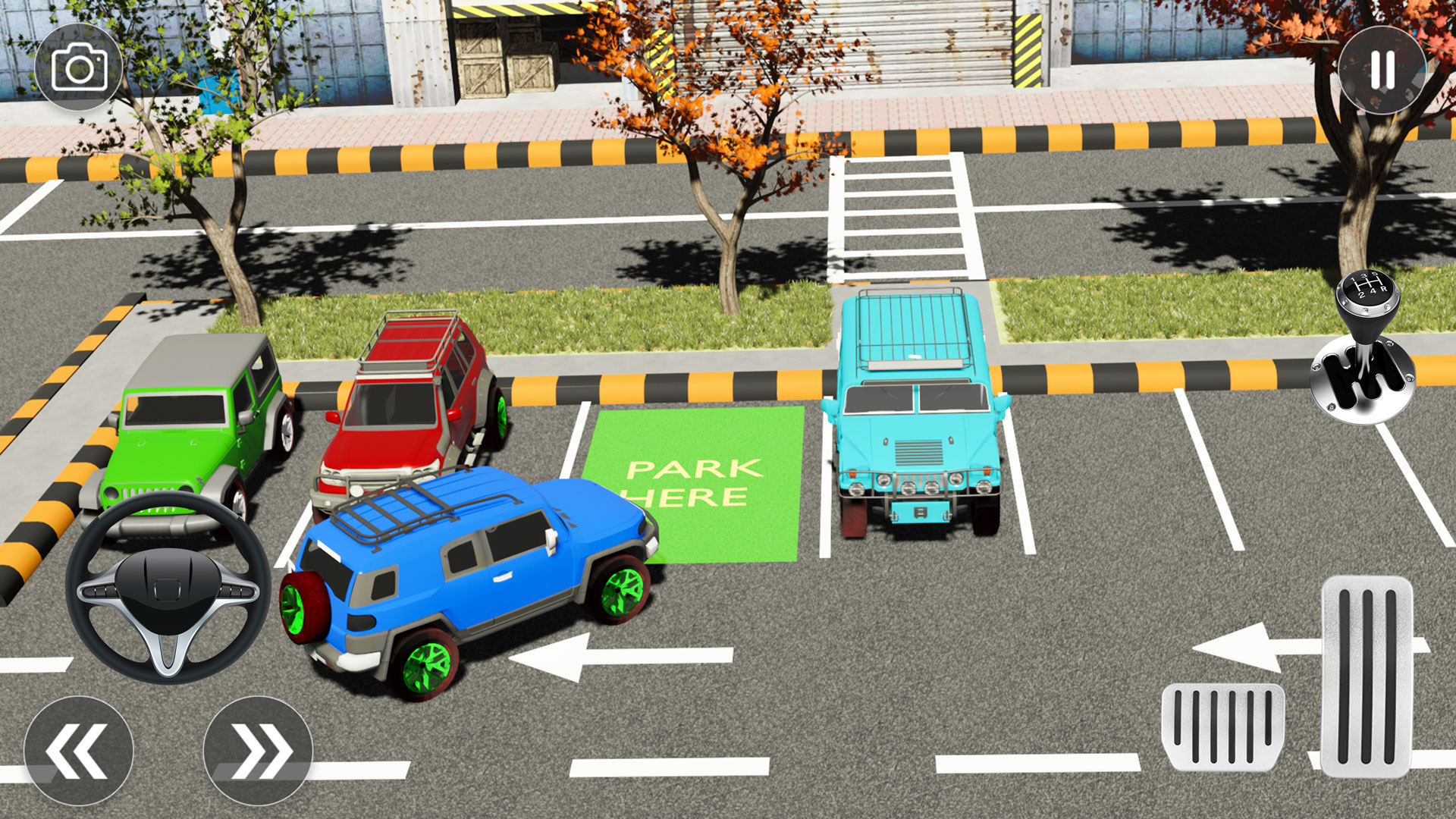Toggle camera mode with the photo icon
Screen dimensions: 1456x819
coord(80,68)
